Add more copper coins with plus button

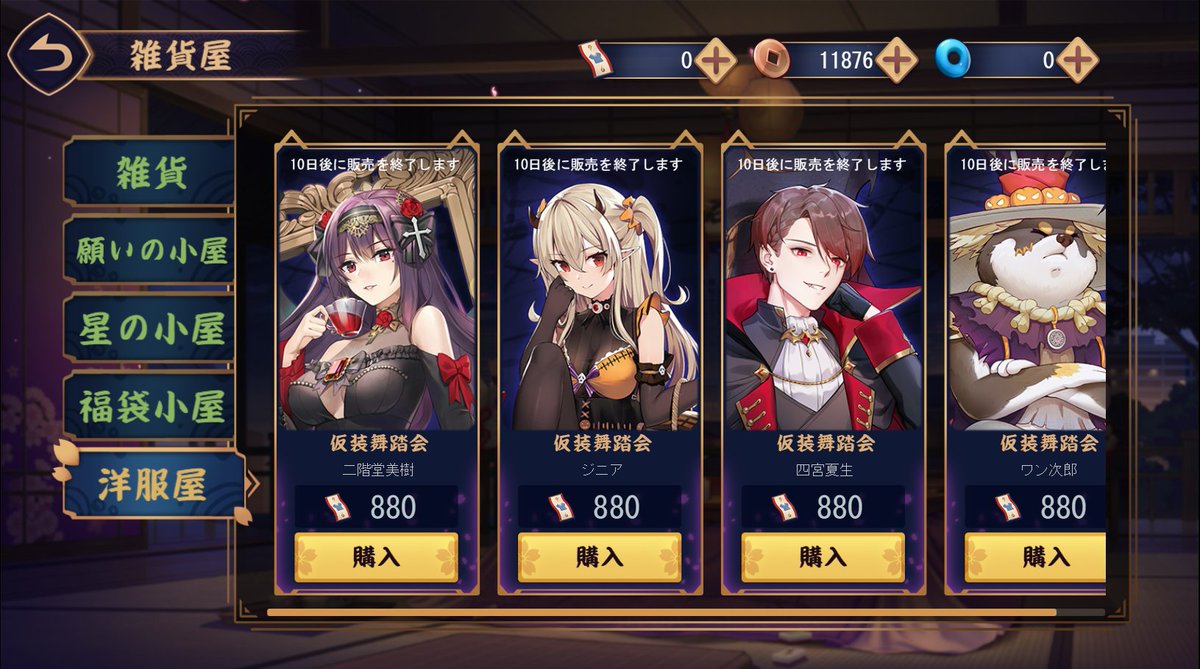pos(897,61)
